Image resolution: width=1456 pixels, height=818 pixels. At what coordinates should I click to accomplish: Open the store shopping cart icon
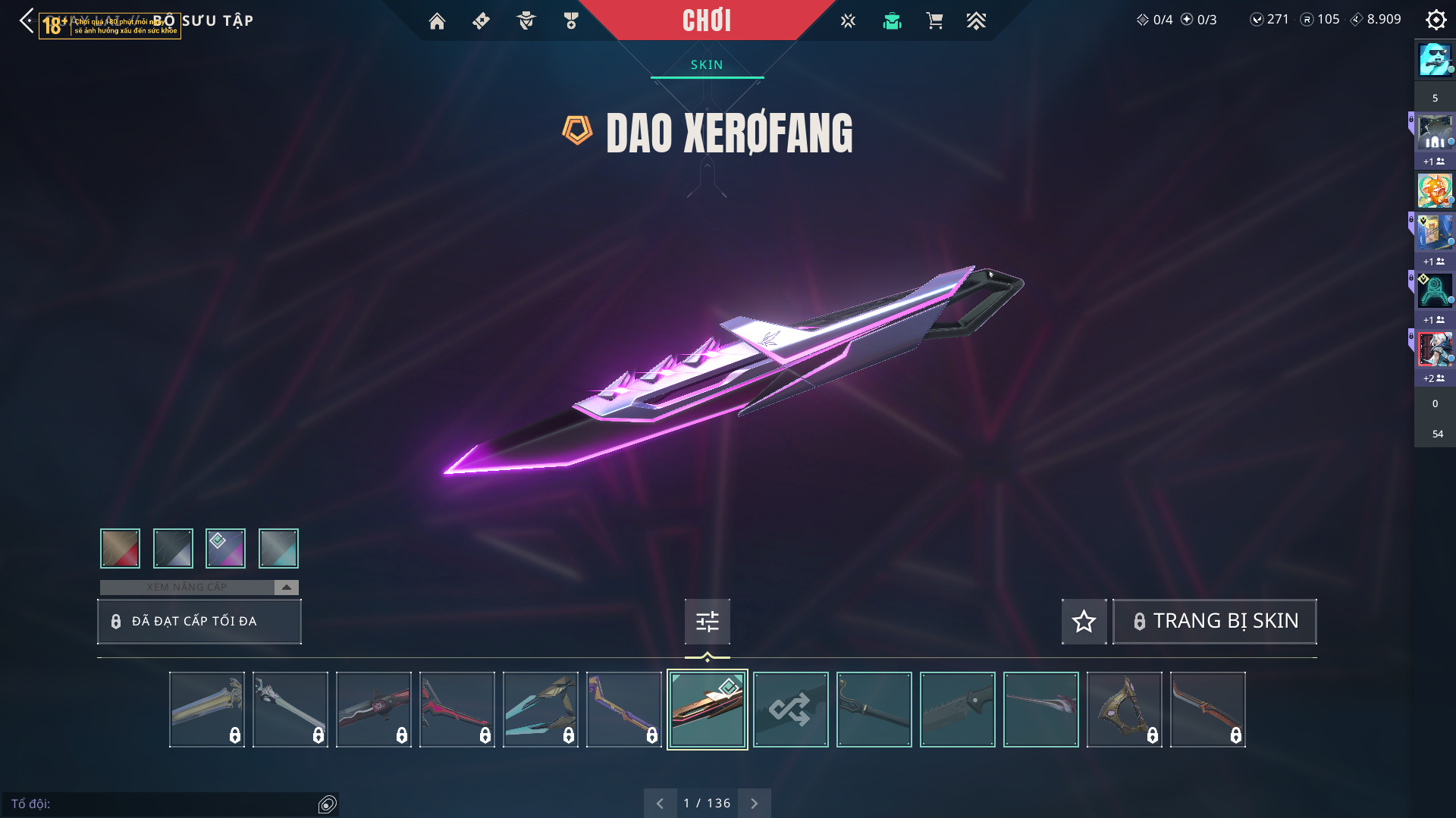pos(934,21)
